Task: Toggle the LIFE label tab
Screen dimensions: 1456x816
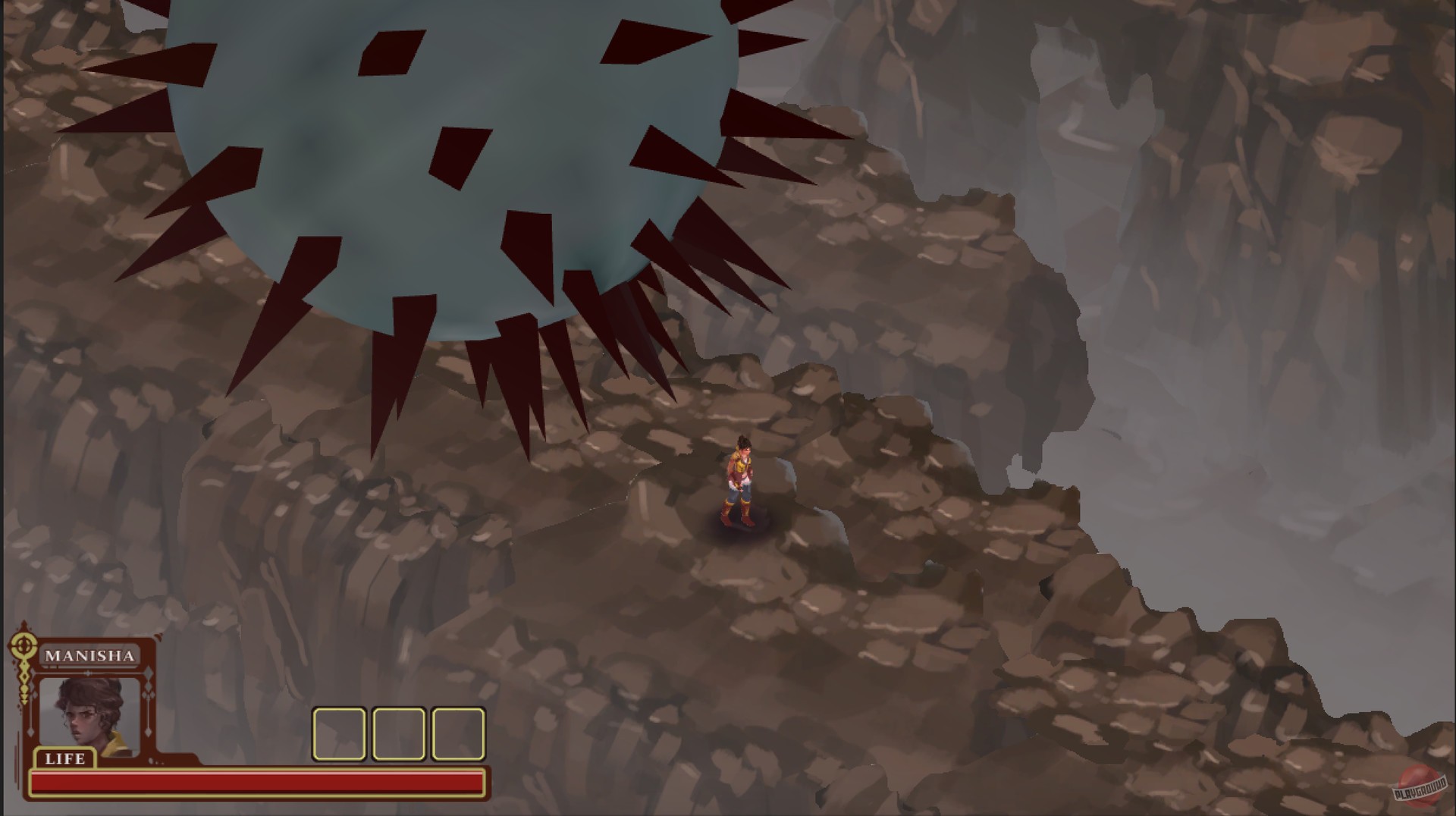Action: [x=66, y=760]
